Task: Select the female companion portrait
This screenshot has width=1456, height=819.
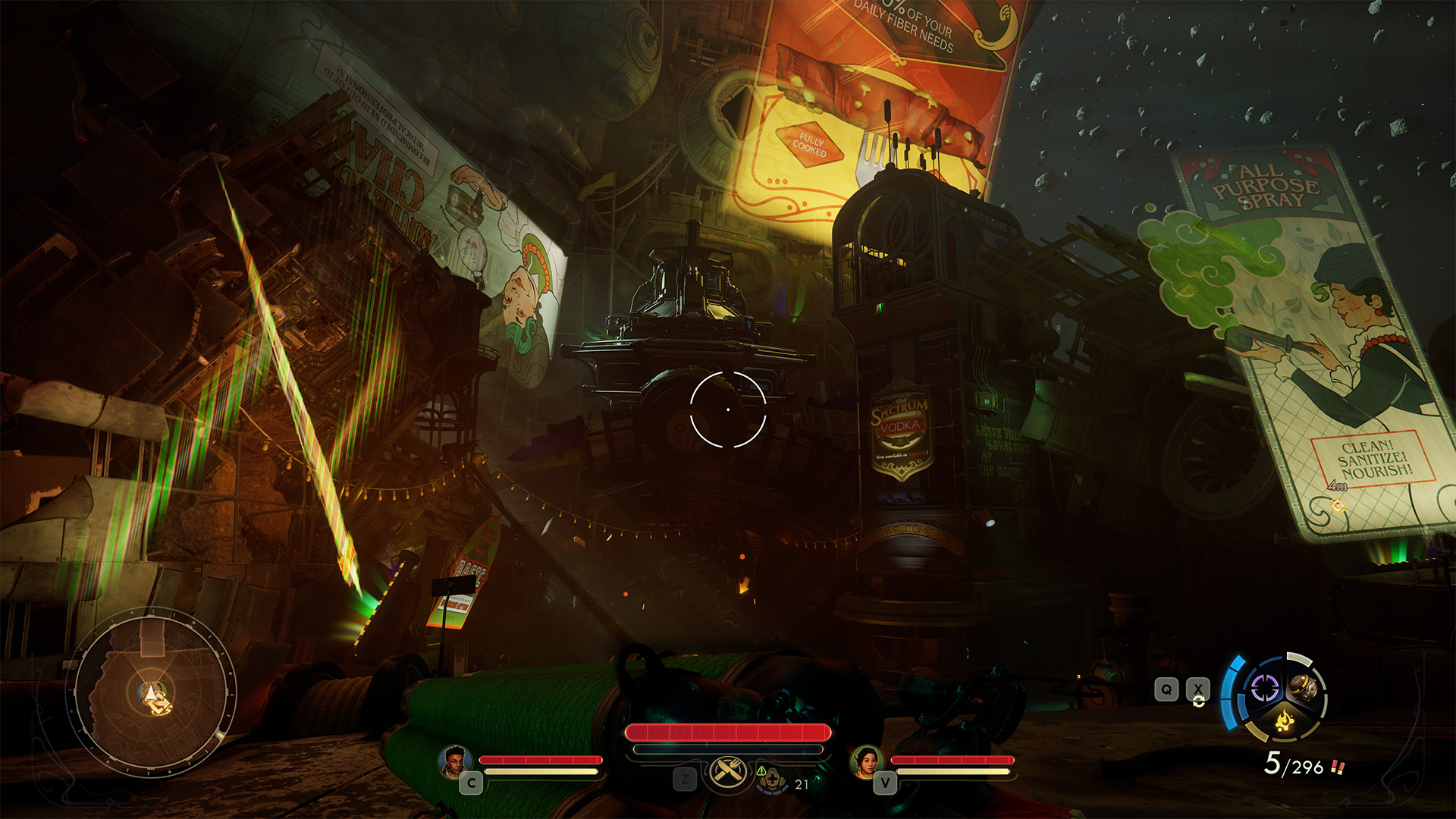Action: click(866, 761)
